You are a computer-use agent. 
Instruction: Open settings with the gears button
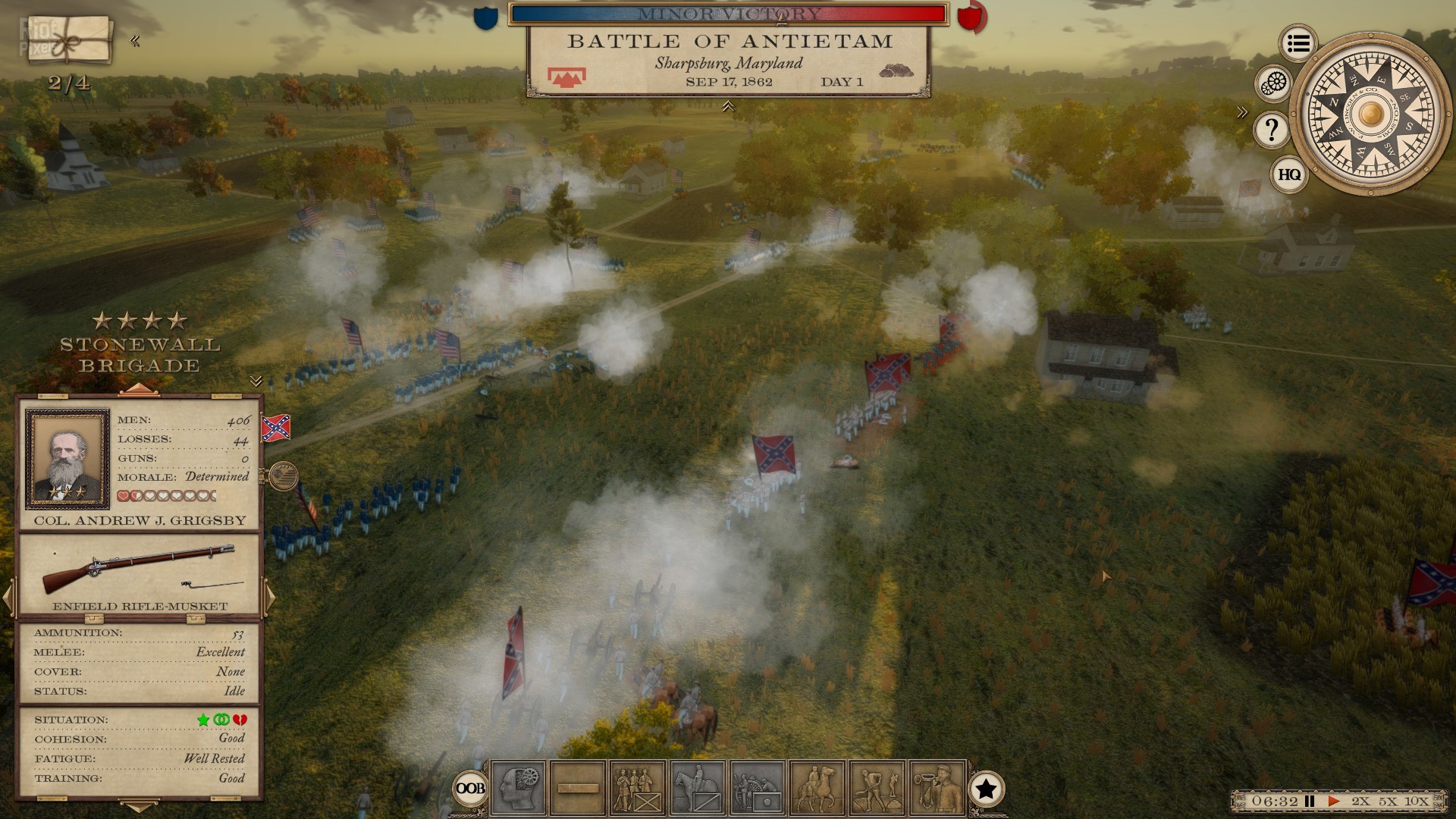(x=1274, y=84)
